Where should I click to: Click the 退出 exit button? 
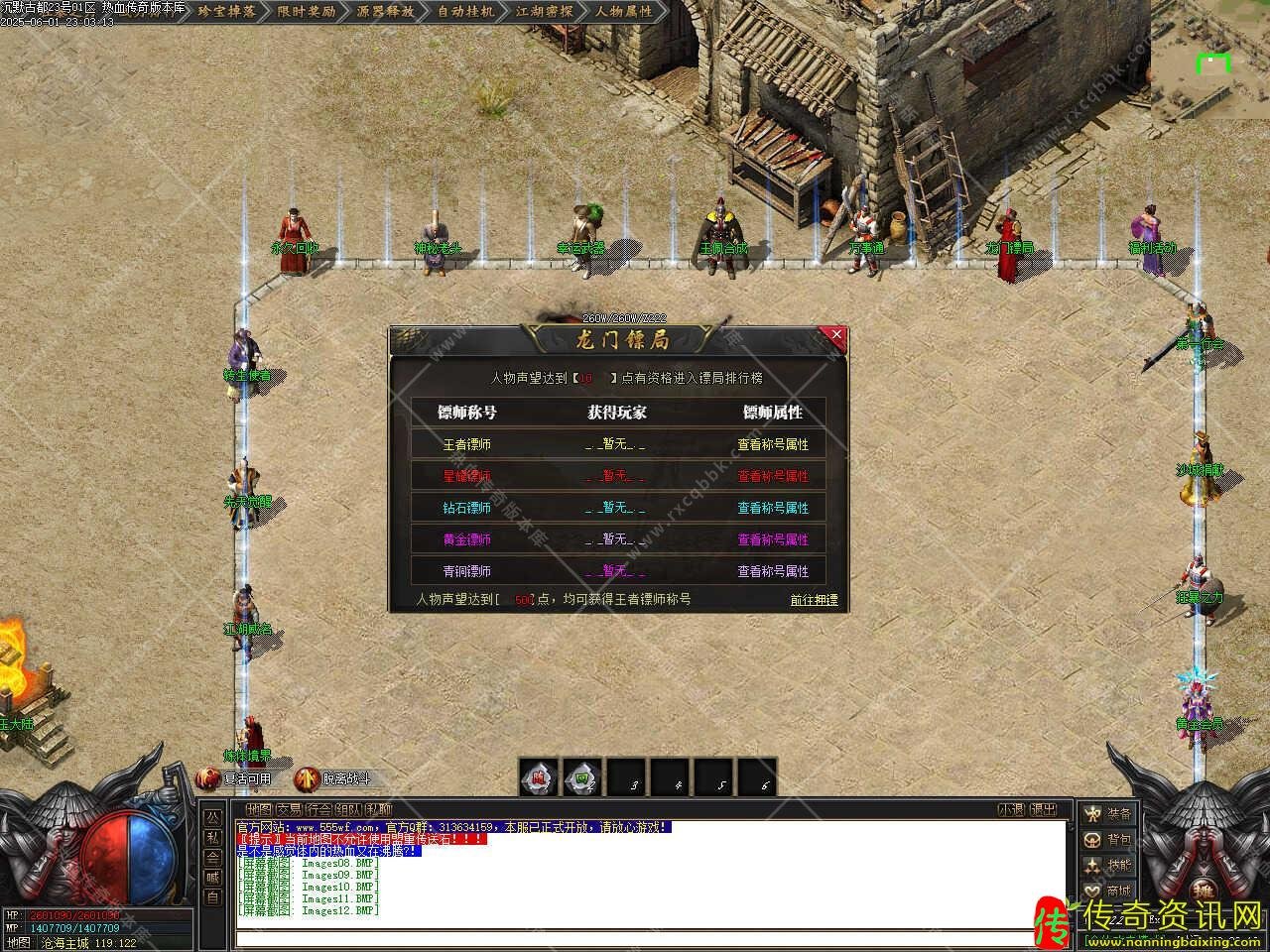[x=1043, y=810]
